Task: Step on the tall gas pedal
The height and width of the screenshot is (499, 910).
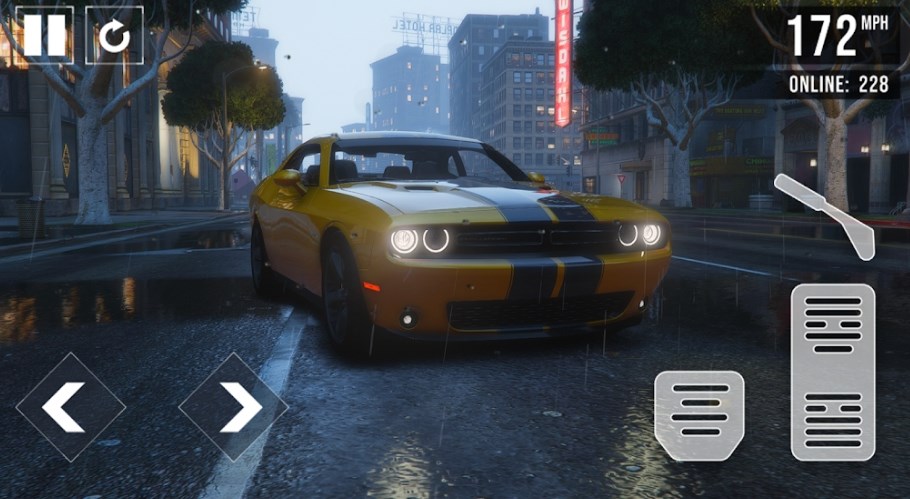Action: [833, 372]
